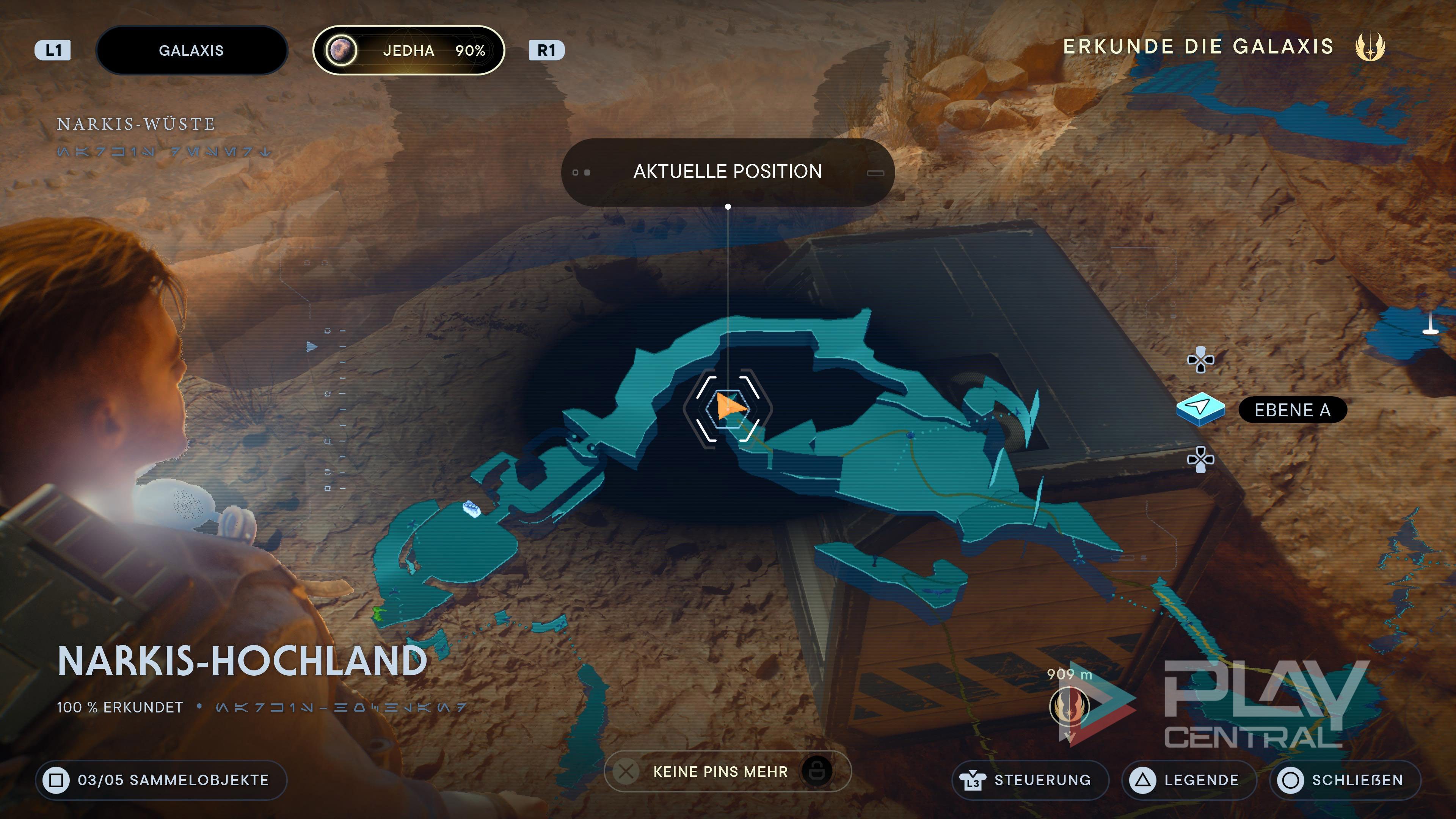Switch to the Galaxis map tab
The width and height of the screenshot is (1456, 819).
coord(191,50)
